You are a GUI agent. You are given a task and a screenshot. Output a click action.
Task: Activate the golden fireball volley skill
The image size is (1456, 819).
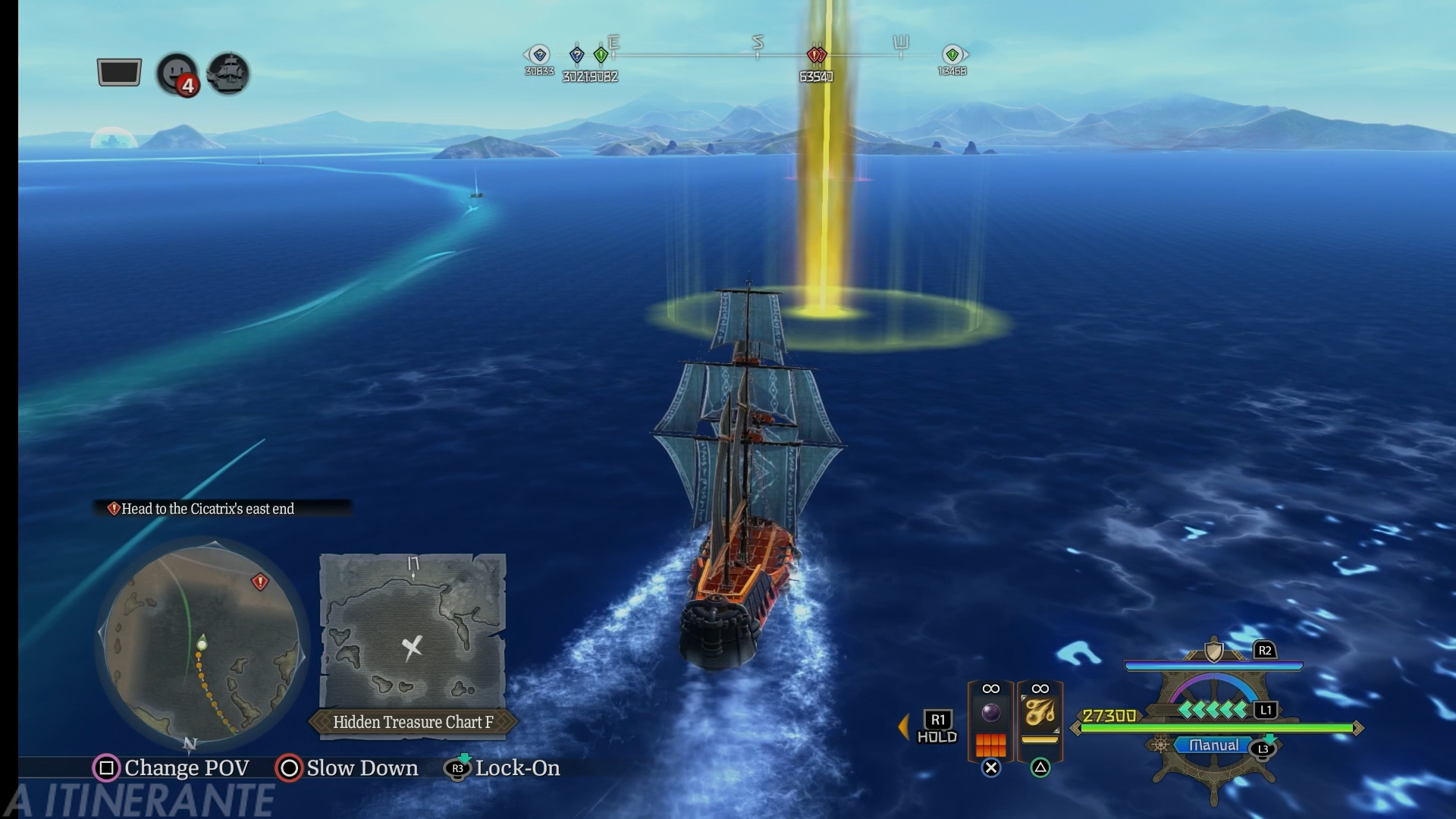coord(1040,714)
